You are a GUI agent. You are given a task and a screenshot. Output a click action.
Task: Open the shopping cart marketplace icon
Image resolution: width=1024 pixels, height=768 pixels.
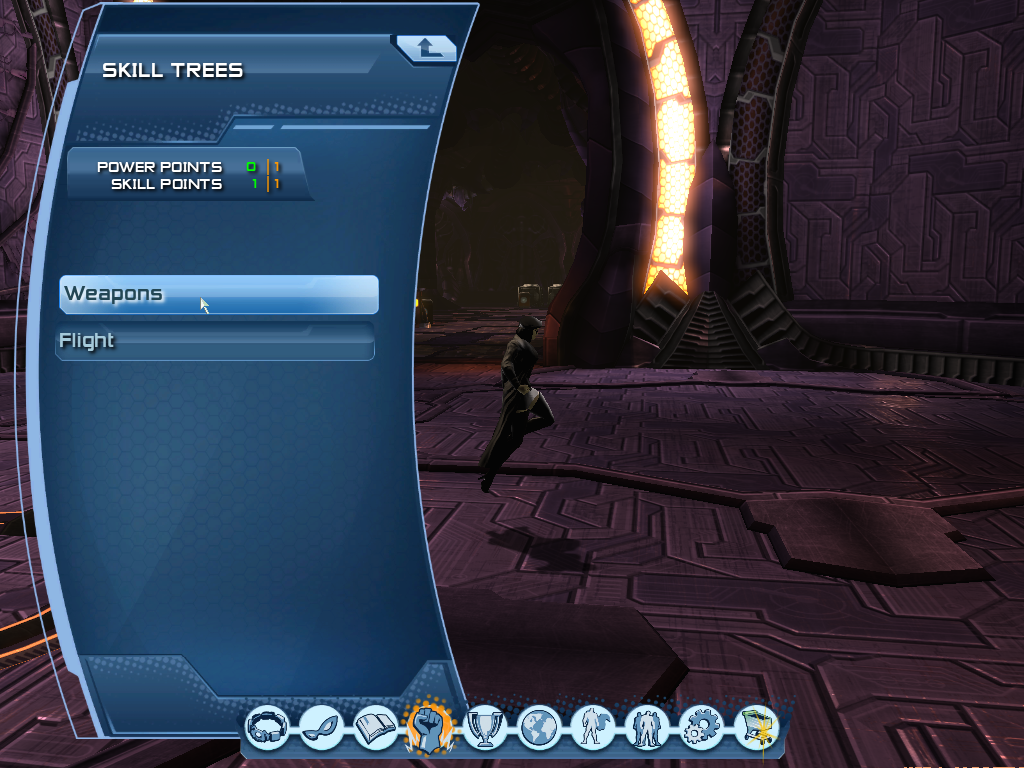pos(756,727)
